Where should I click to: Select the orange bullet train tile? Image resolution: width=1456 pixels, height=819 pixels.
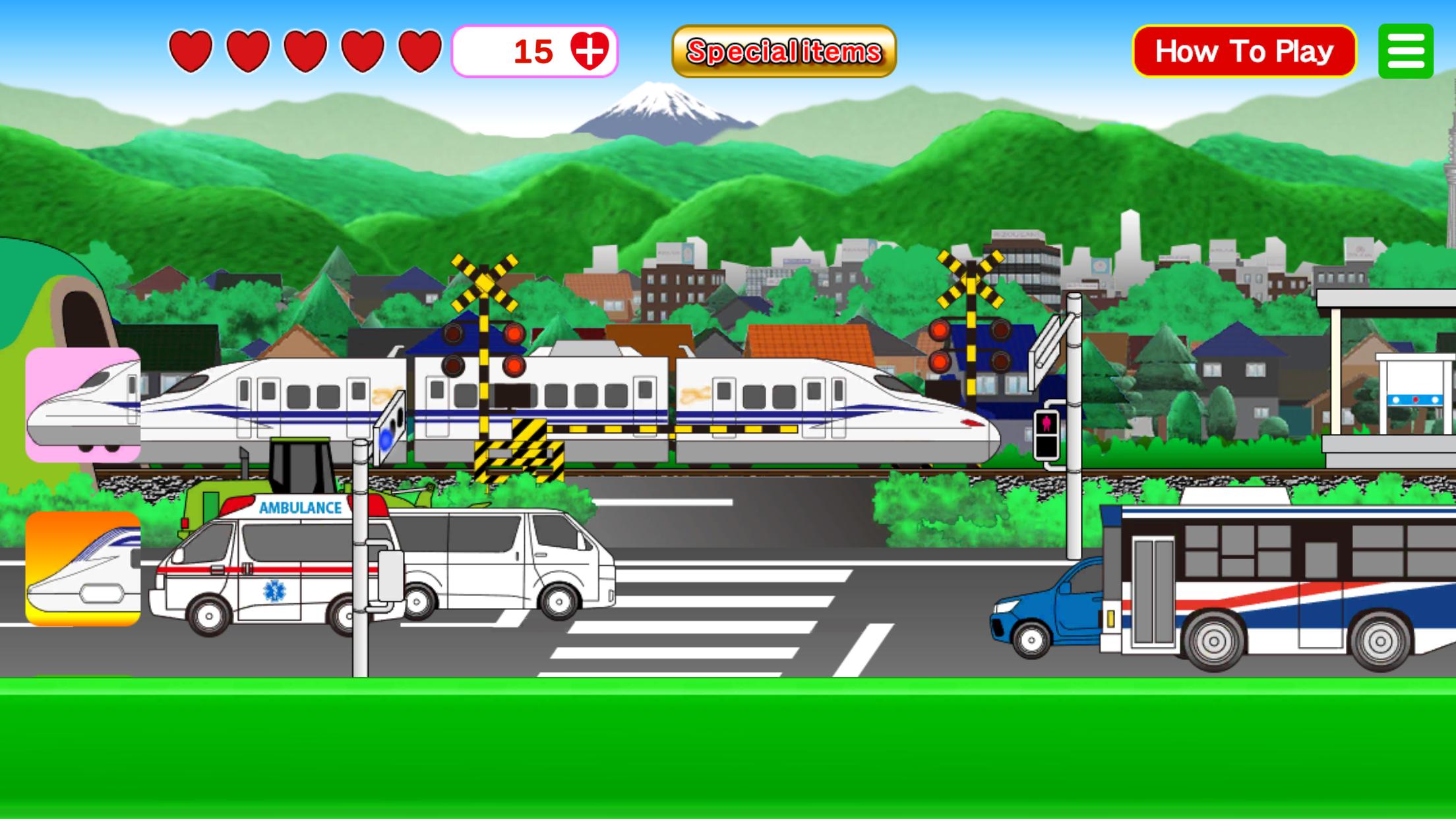tap(83, 568)
